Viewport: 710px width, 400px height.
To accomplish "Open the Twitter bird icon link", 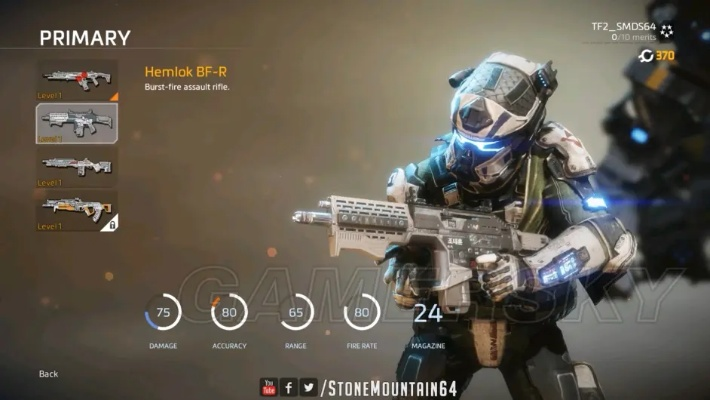I will coord(309,386).
